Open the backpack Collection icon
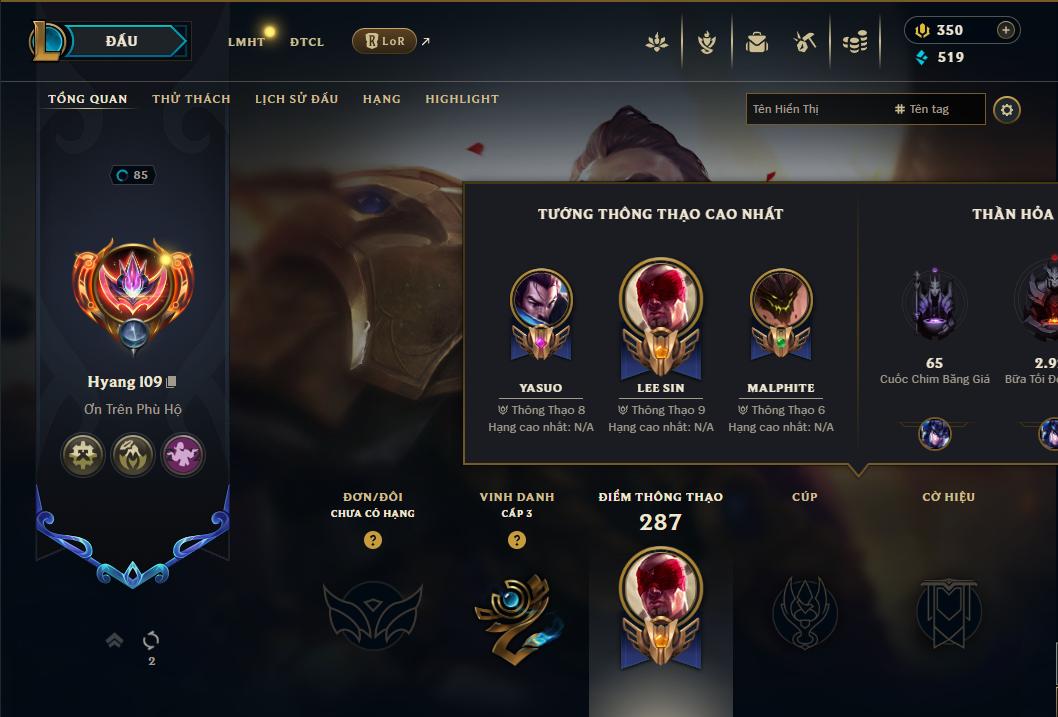The image size is (1058, 717). point(757,42)
